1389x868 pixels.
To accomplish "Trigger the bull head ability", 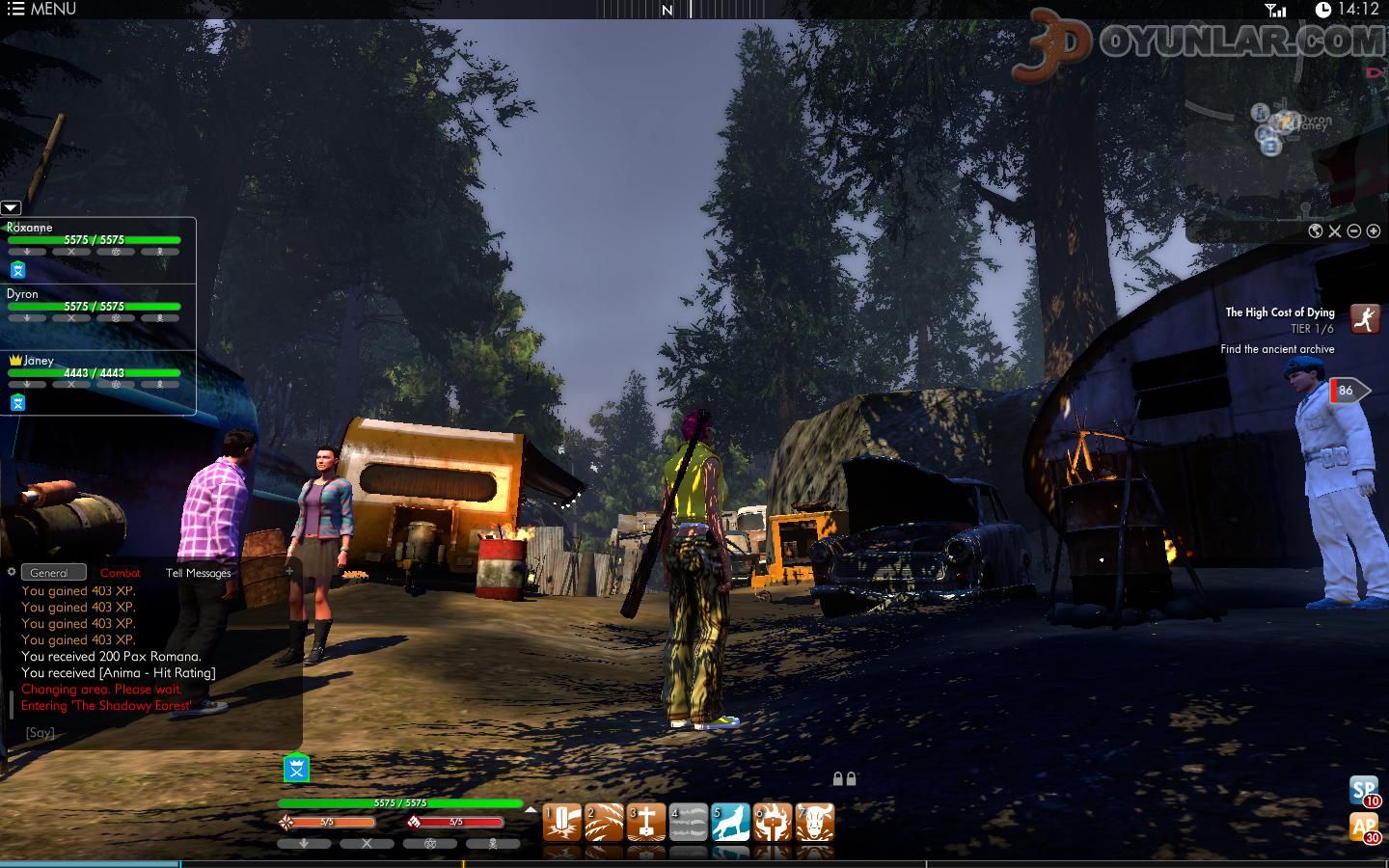I will point(815,823).
